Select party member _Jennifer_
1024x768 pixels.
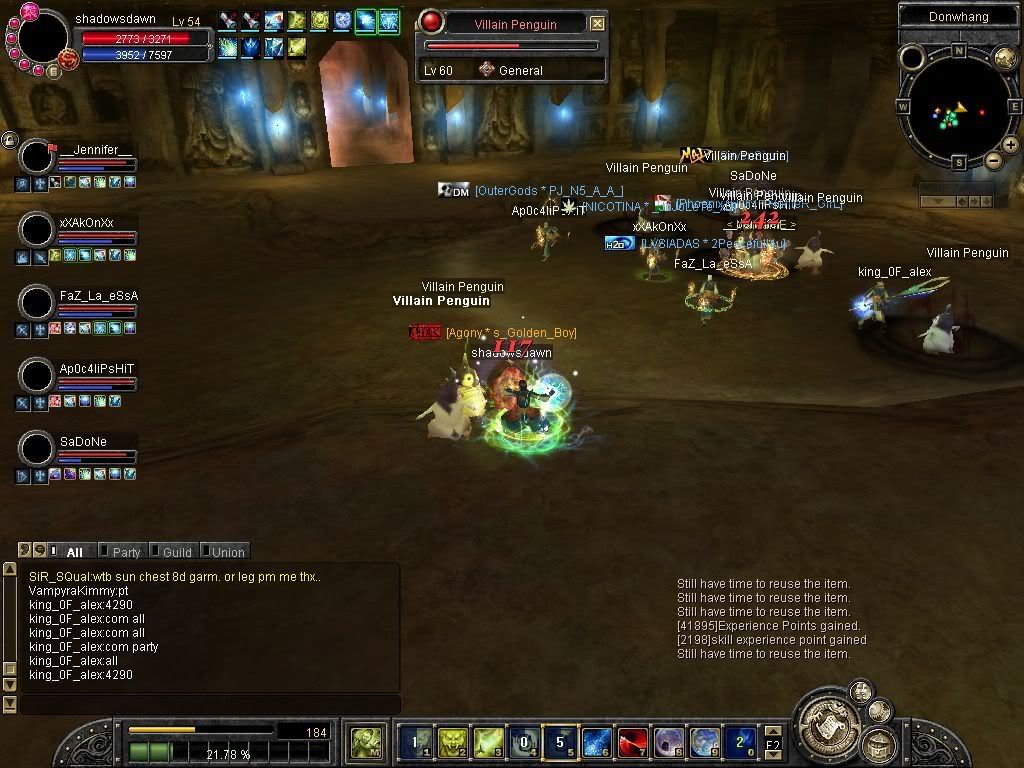[38, 157]
